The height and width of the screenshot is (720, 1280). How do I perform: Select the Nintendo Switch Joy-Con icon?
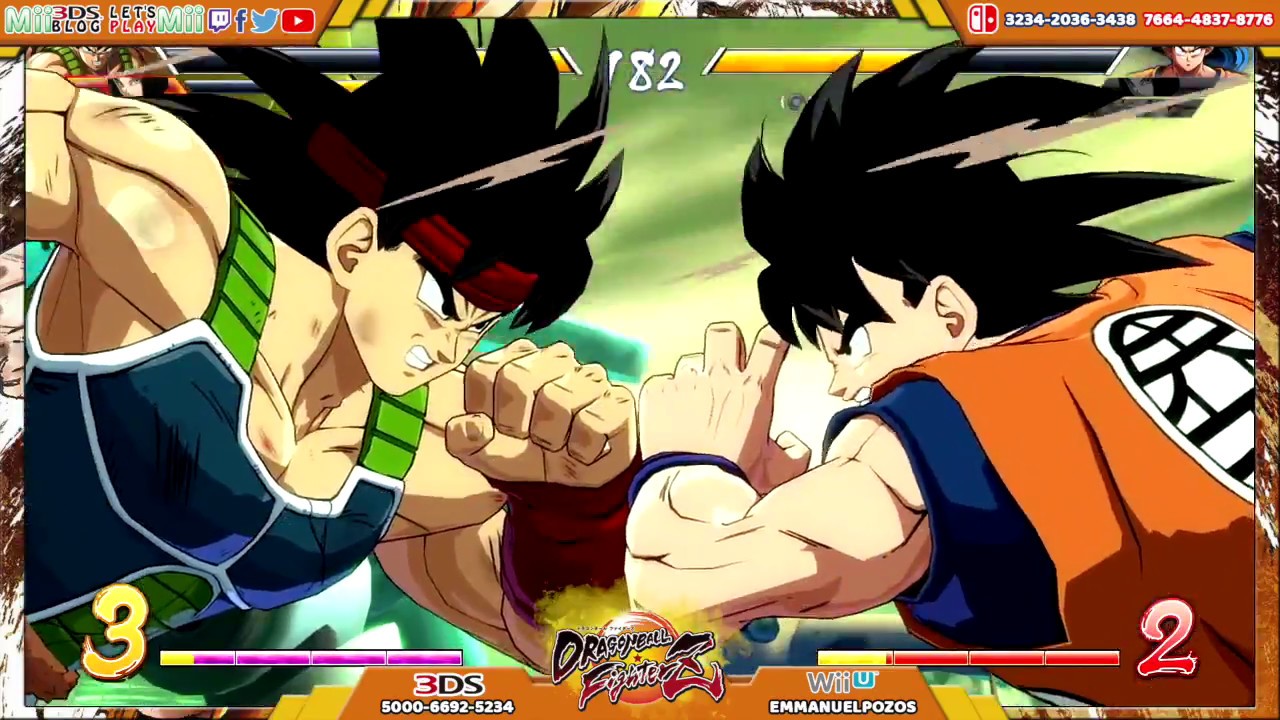[x=983, y=18]
